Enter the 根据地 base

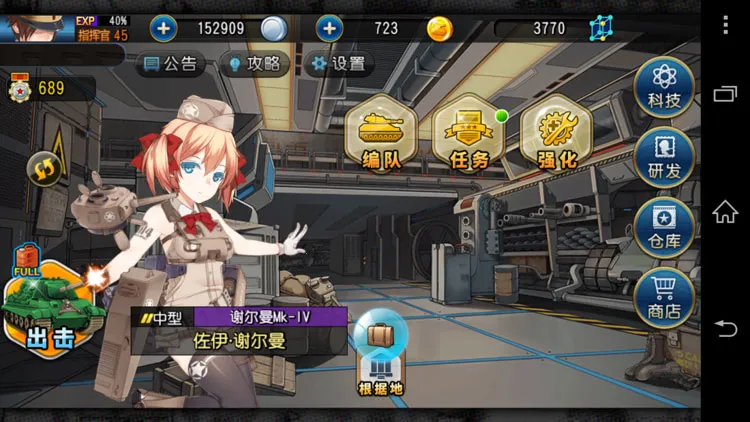381,355
